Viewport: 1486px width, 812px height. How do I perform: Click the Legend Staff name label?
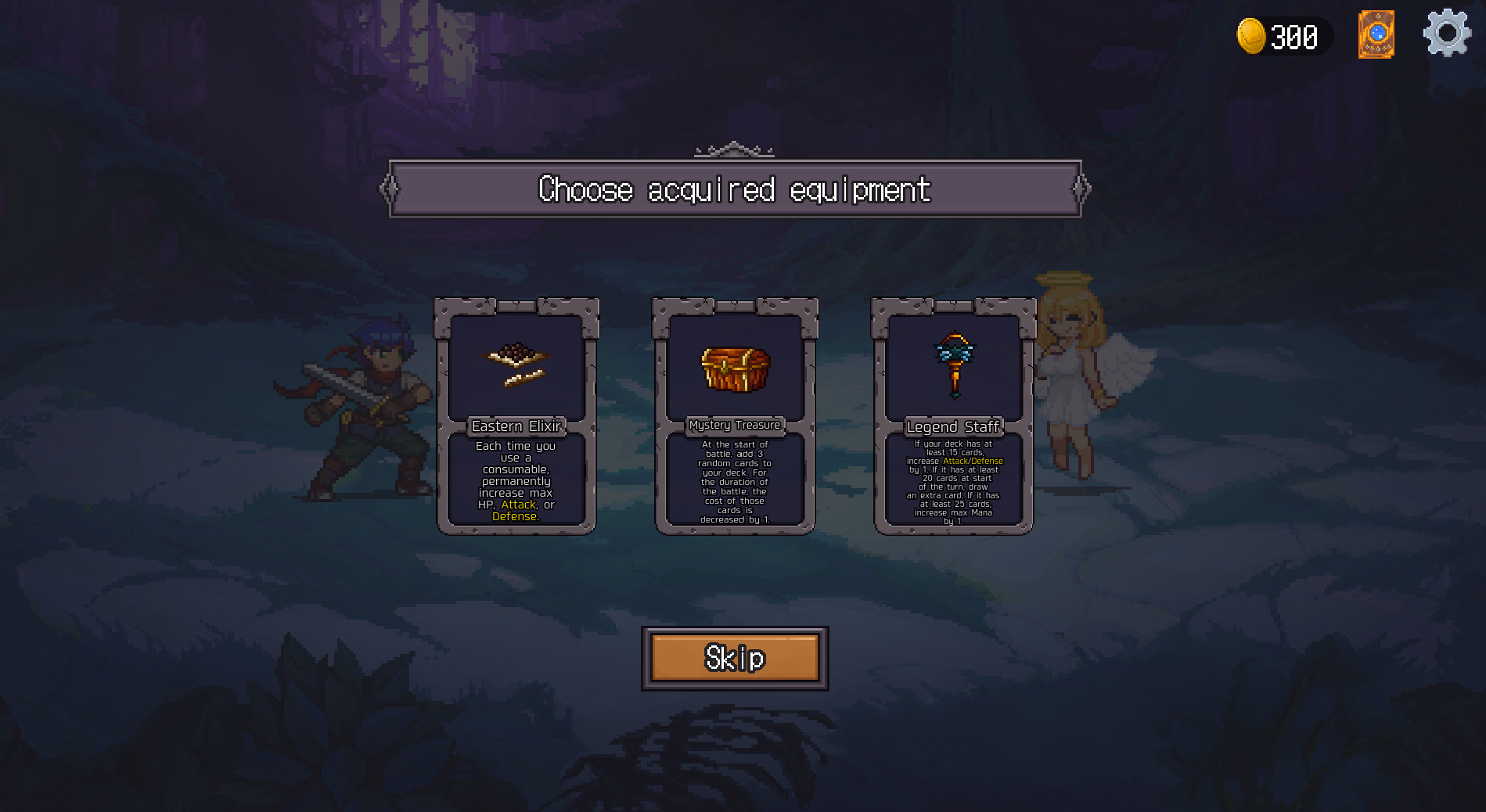953,426
